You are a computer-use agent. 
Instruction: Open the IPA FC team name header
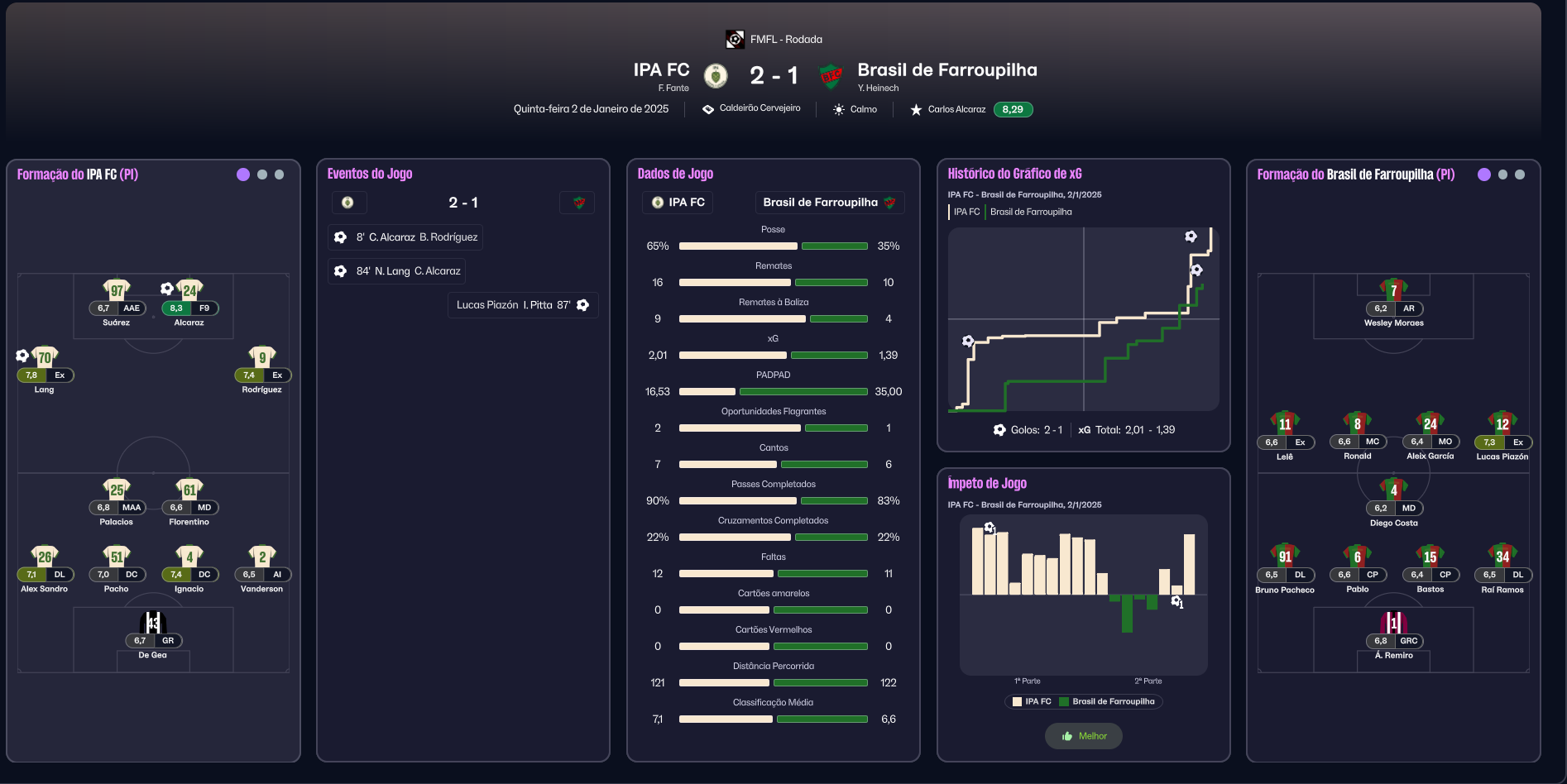[x=661, y=70]
